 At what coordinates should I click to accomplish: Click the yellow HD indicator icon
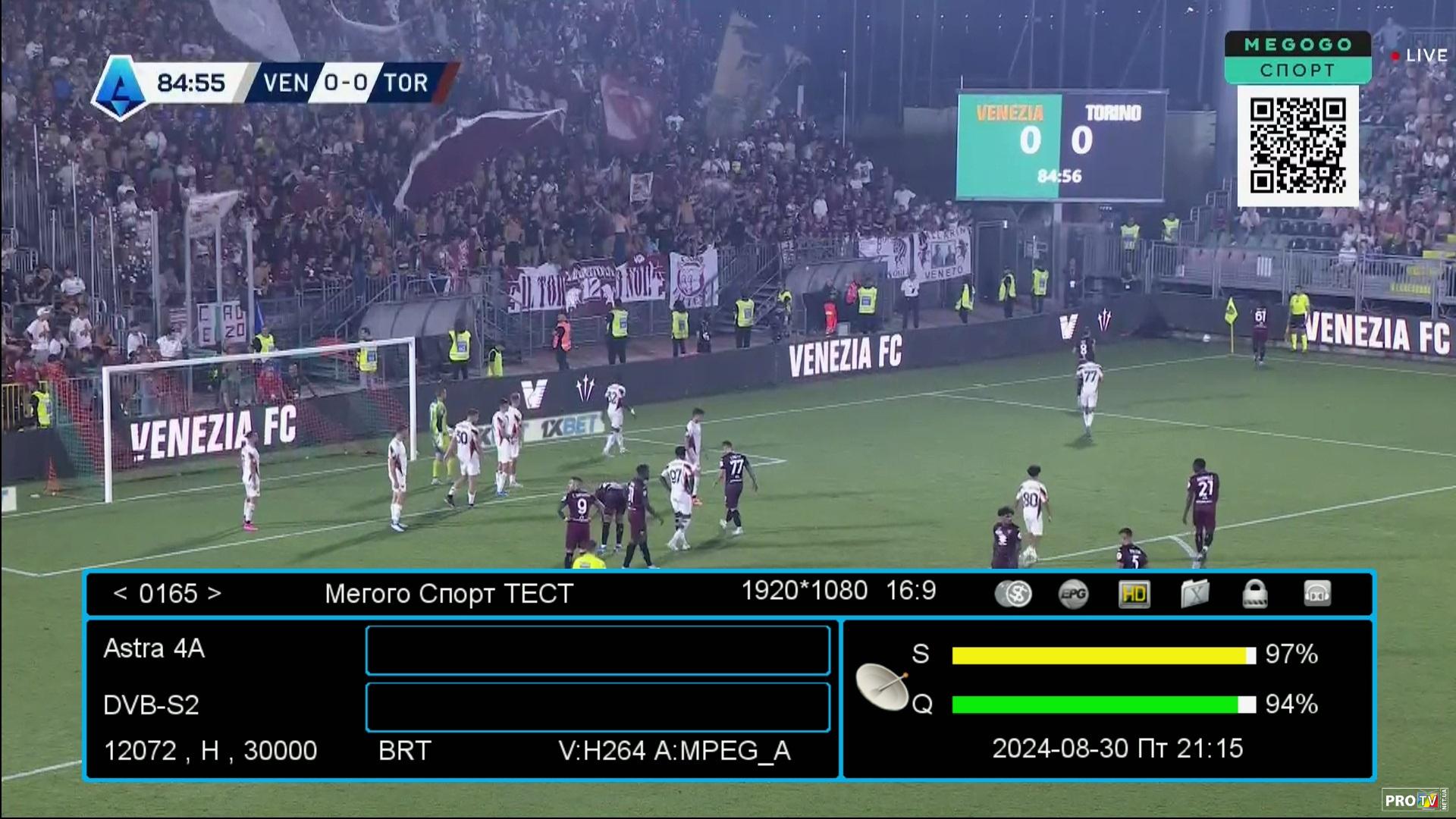point(1134,594)
